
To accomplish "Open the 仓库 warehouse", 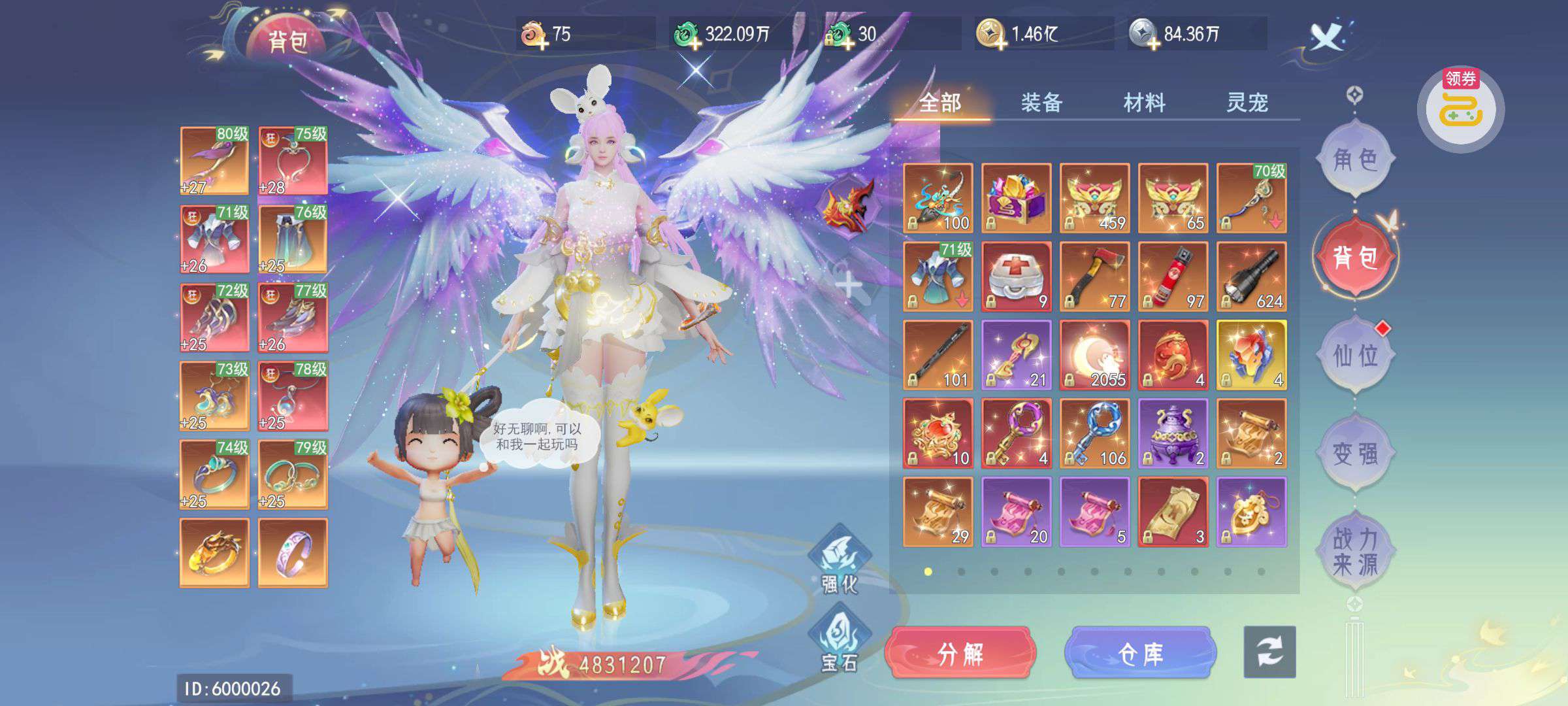I will point(1140,653).
